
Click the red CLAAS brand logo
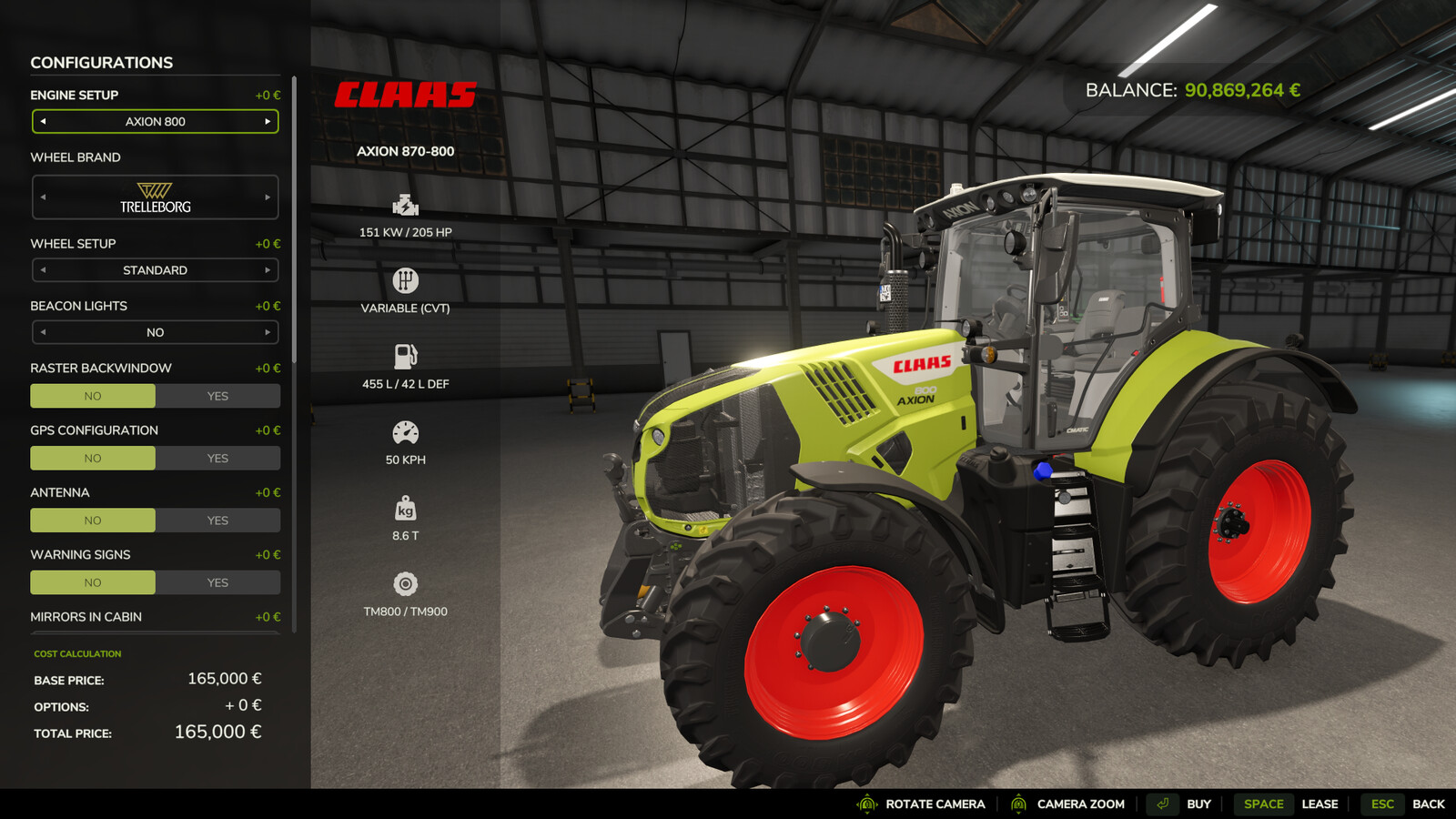405,94
